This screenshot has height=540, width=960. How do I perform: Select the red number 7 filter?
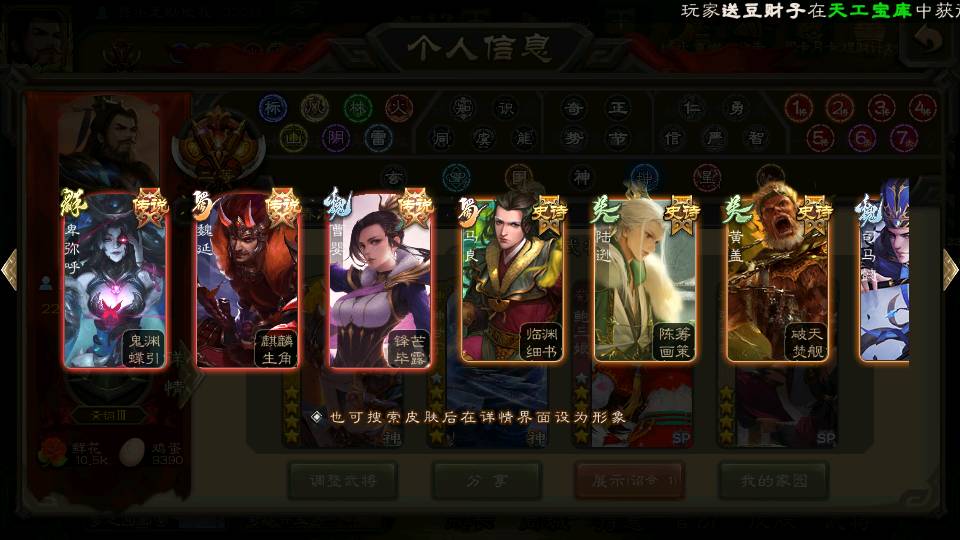click(x=904, y=137)
